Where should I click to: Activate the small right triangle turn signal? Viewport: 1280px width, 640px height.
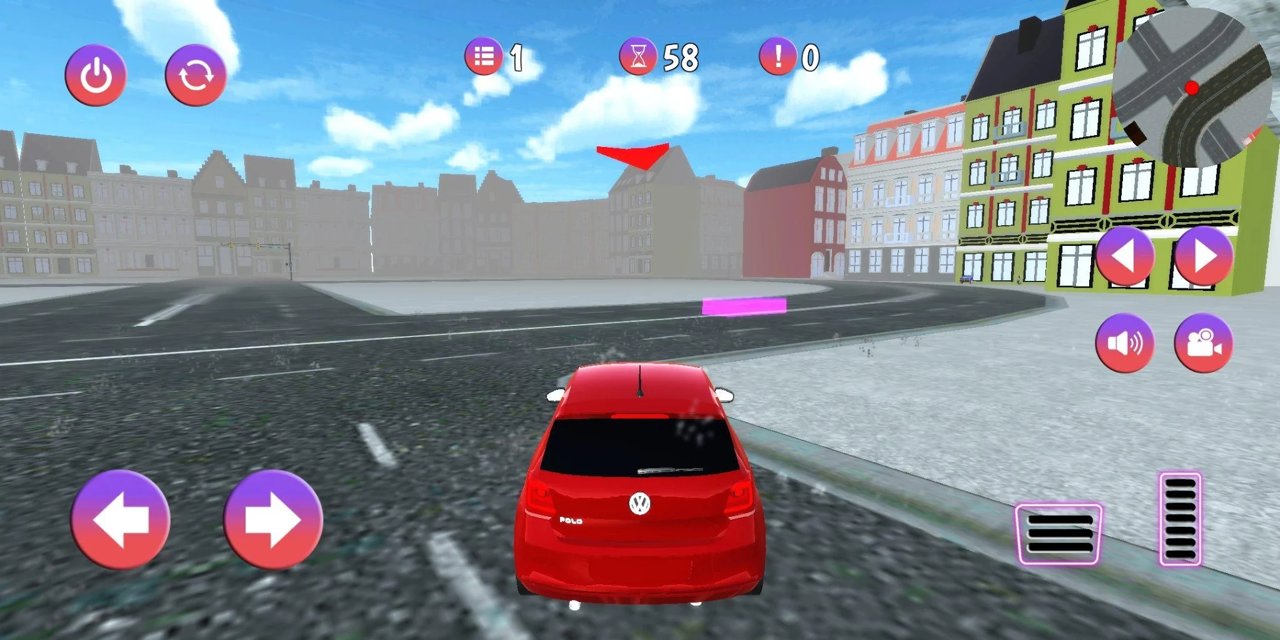tap(1203, 256)
